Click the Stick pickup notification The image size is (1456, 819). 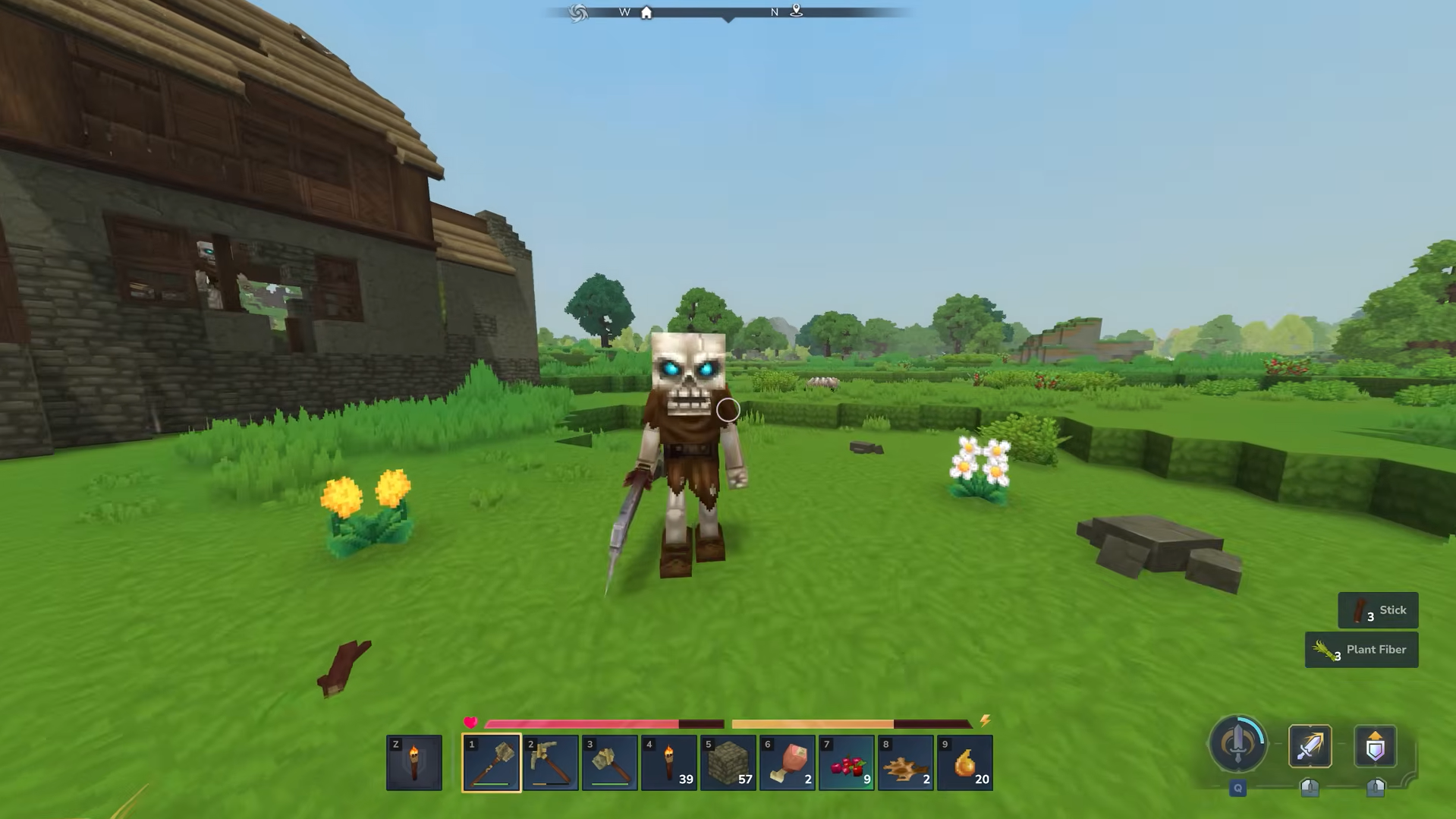coord(1378,610)
